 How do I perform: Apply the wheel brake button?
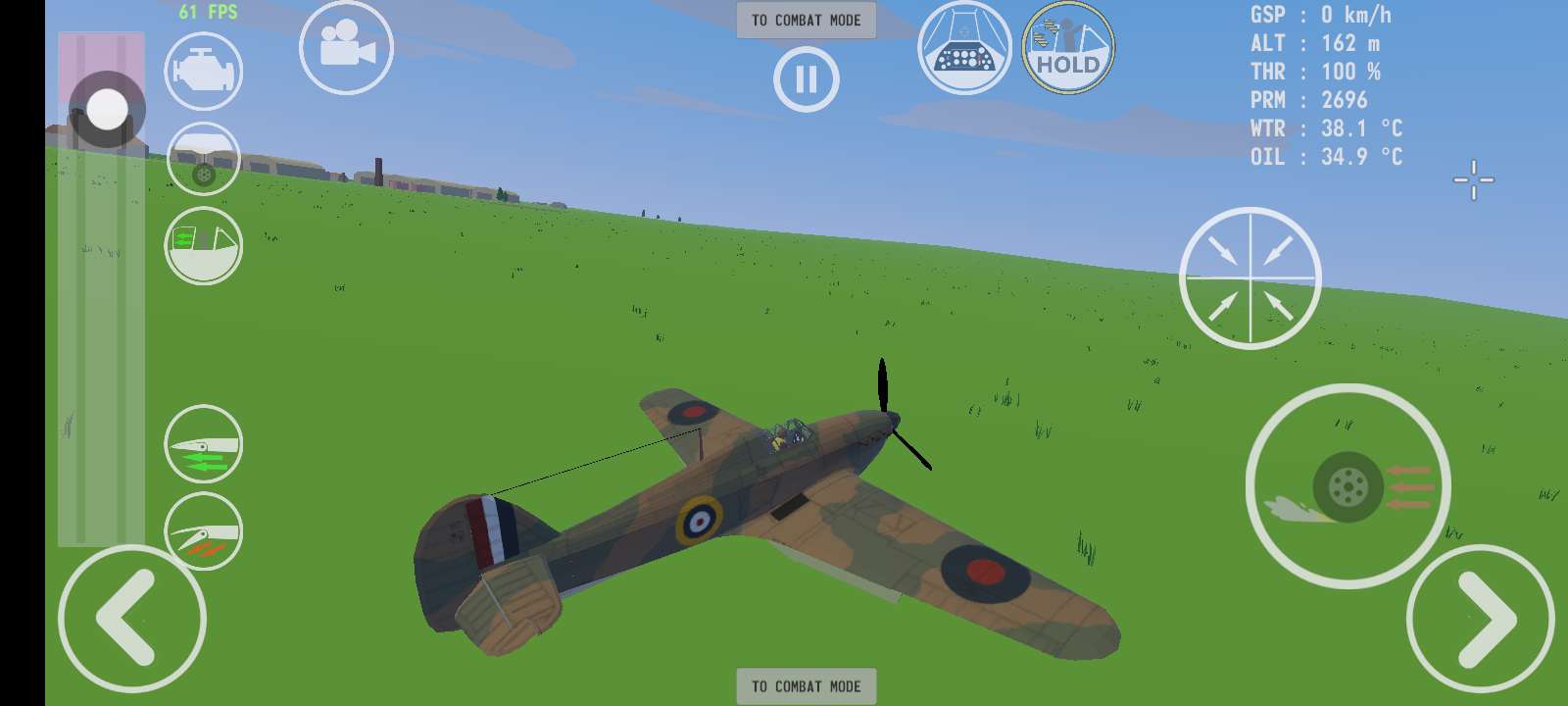tap(1347, 486)
